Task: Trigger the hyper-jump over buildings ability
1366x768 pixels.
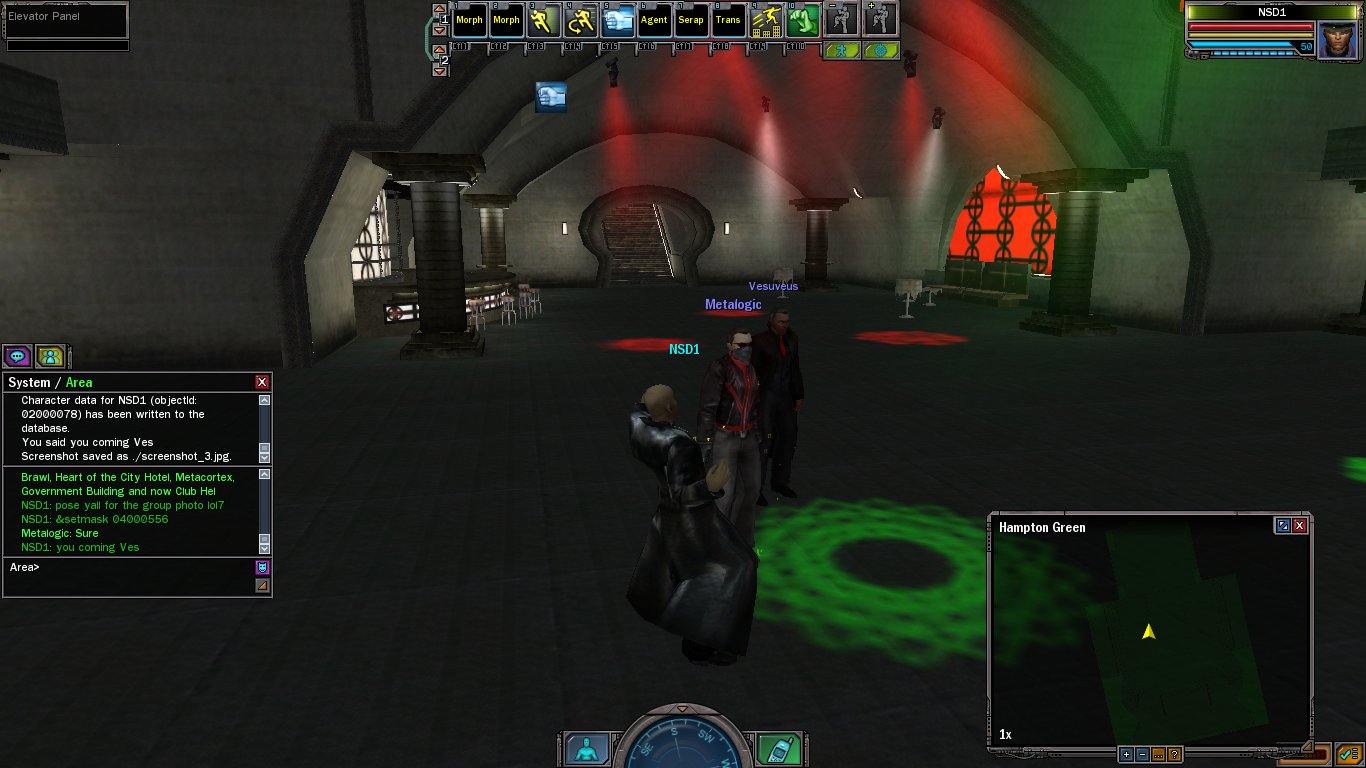Action: pyautogui.click(x=766, y=20)
